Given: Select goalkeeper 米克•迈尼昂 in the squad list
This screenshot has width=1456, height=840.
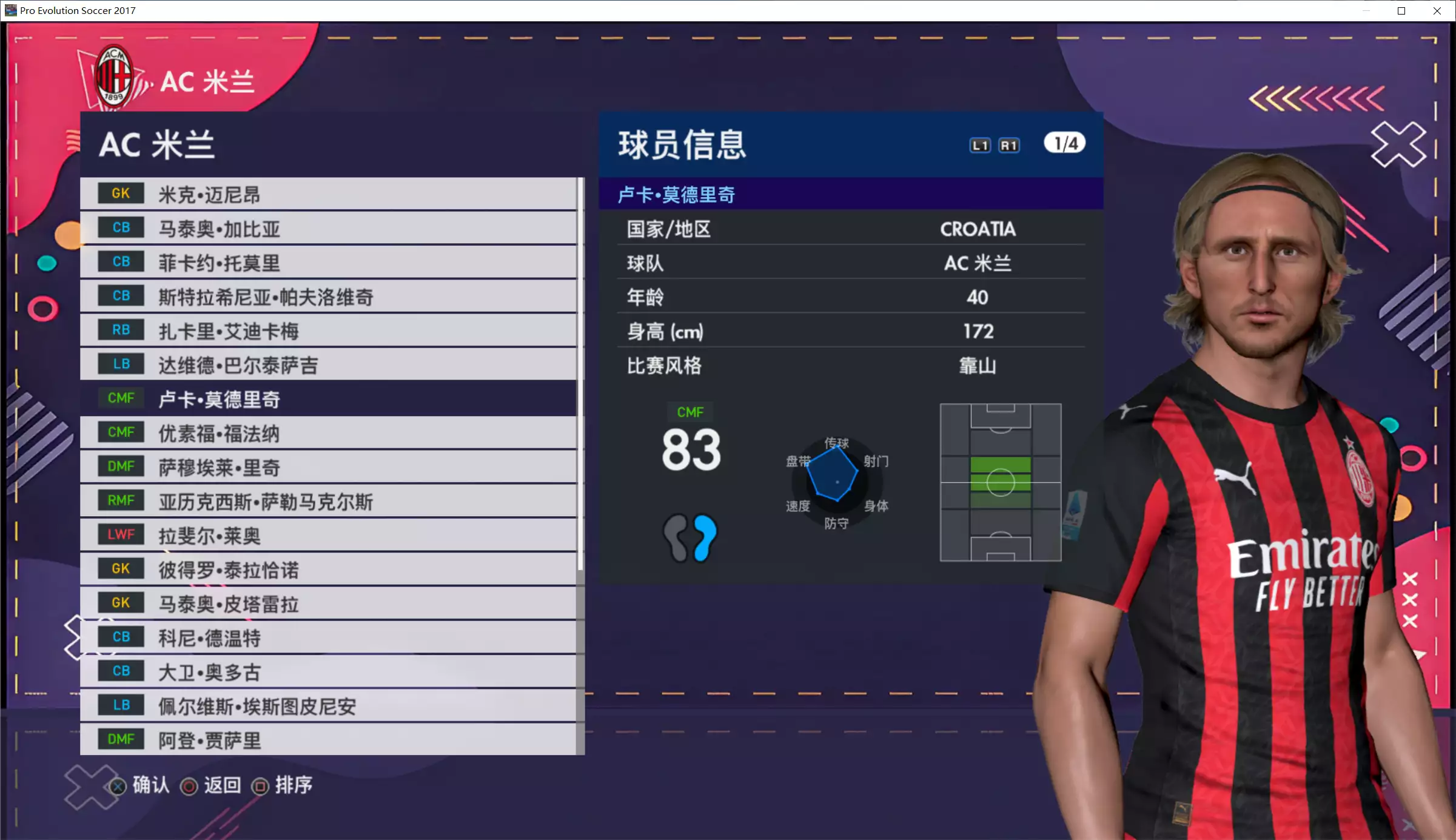Looking at the screenshot, I should point(327,194).
